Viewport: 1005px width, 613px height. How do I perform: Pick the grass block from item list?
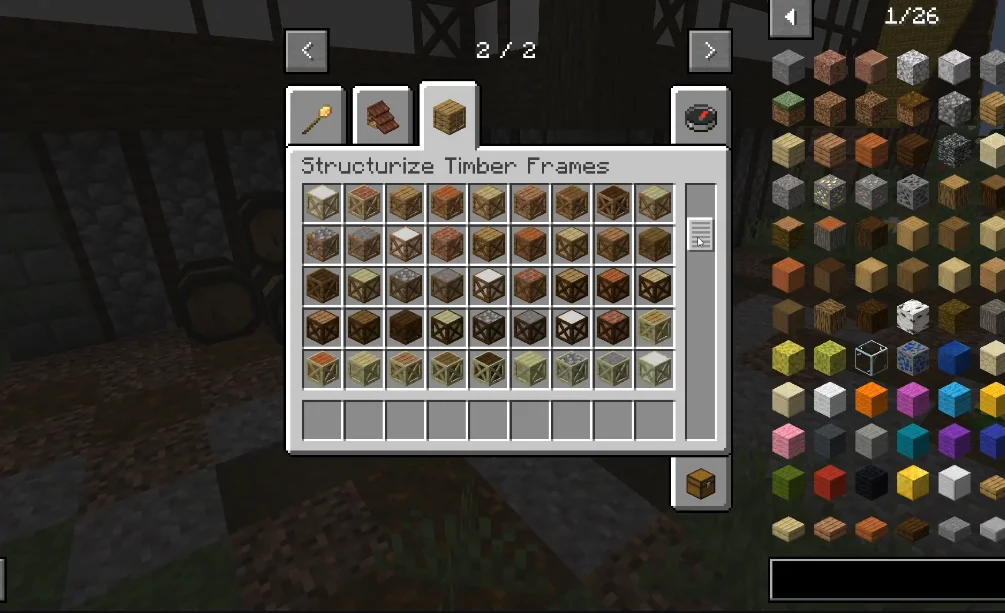788,109
